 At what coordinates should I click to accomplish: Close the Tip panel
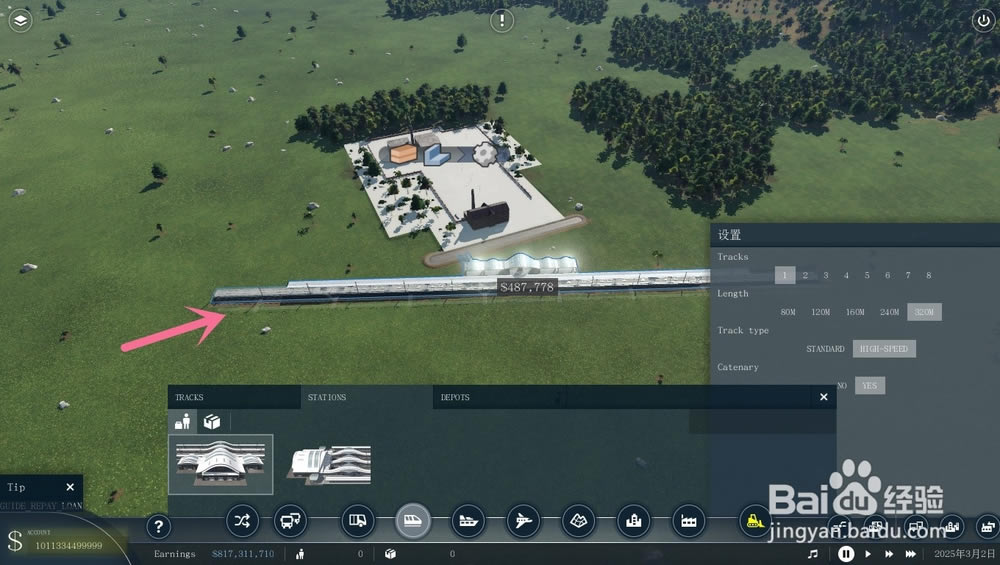click(70, 487)
